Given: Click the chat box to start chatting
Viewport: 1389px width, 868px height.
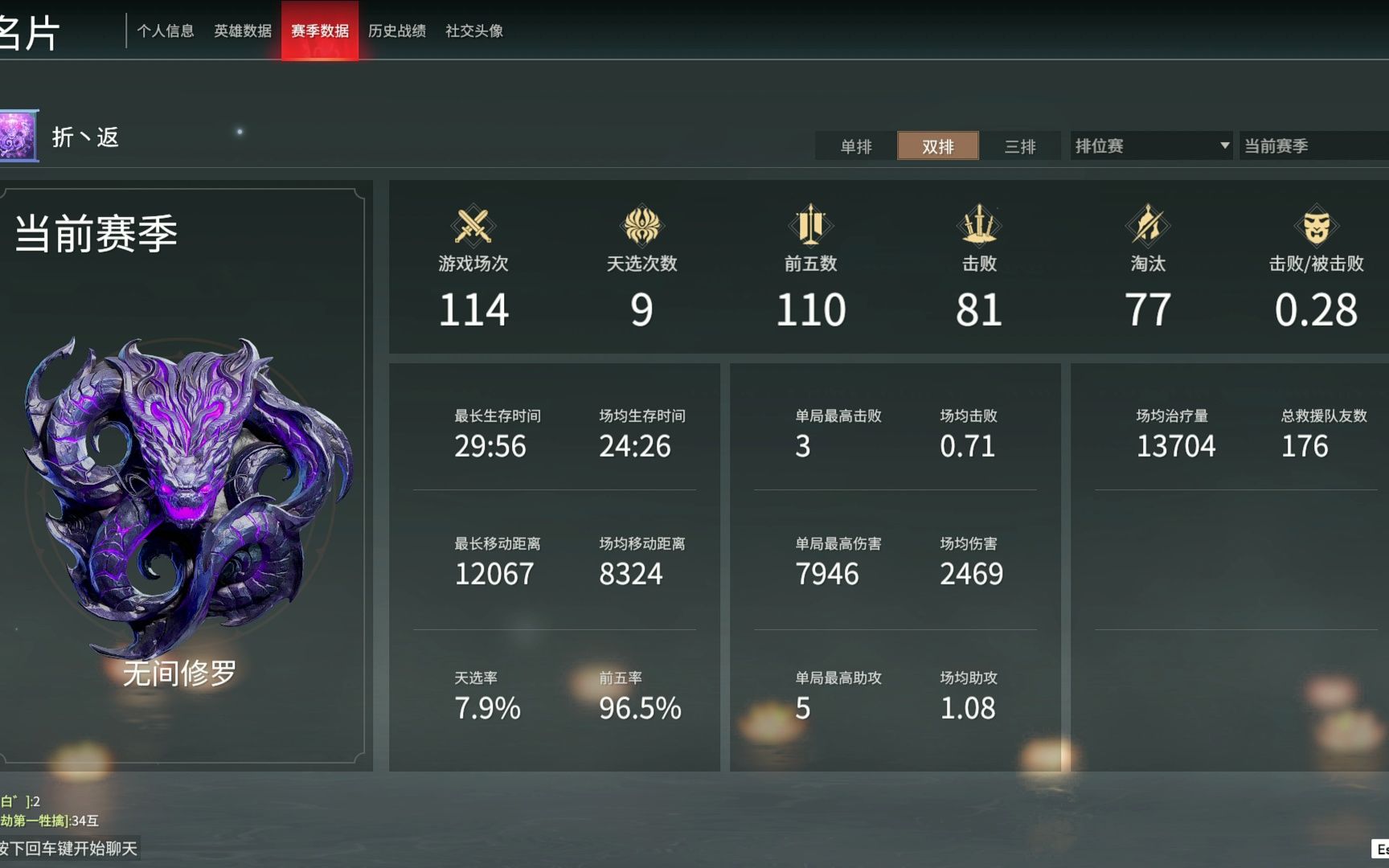Looking at the screenshot, I should (x=69, y=849).
